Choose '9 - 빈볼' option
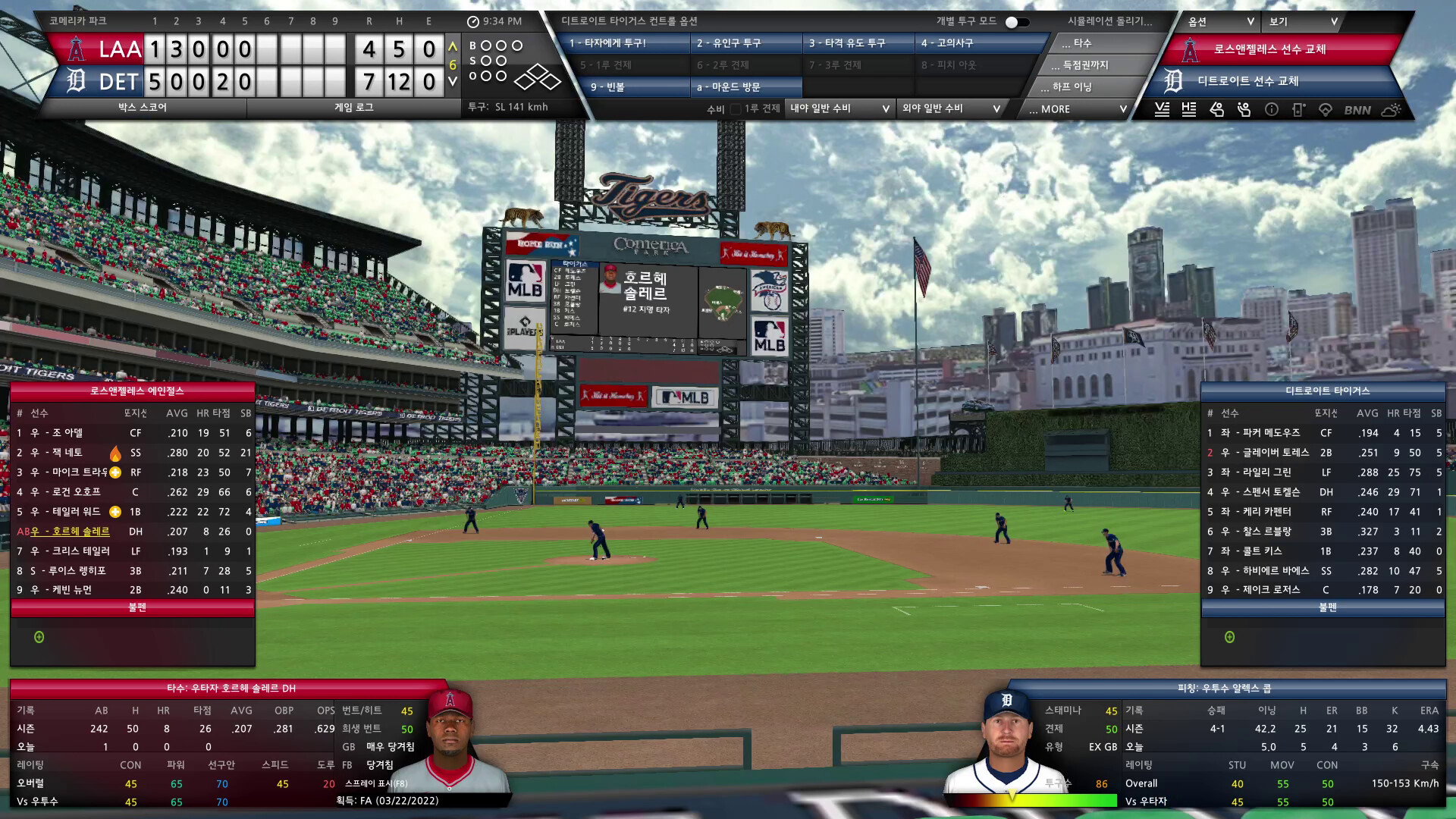Screen dimensions: 1456x819 pyautogui.click(x=626, y=87)
